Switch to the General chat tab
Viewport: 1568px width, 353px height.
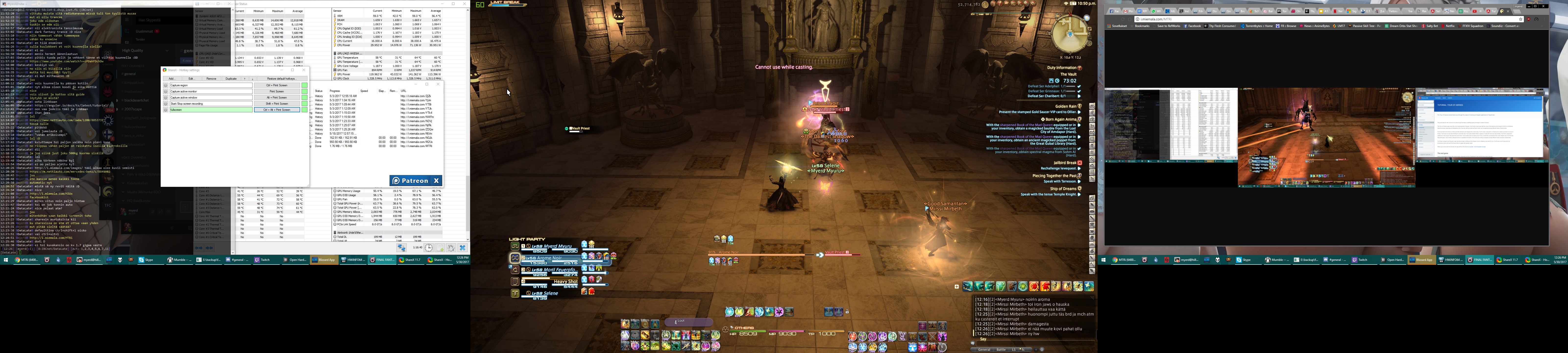click(x=984, y=349)
